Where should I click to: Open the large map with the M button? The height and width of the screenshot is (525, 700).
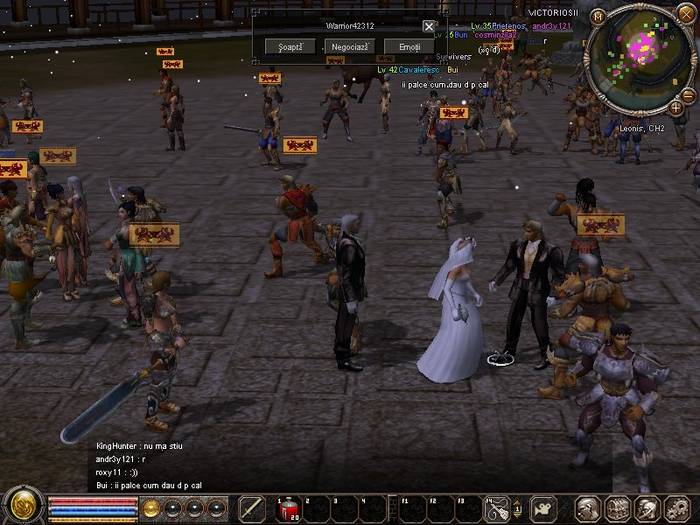click(x=598, y=16)
